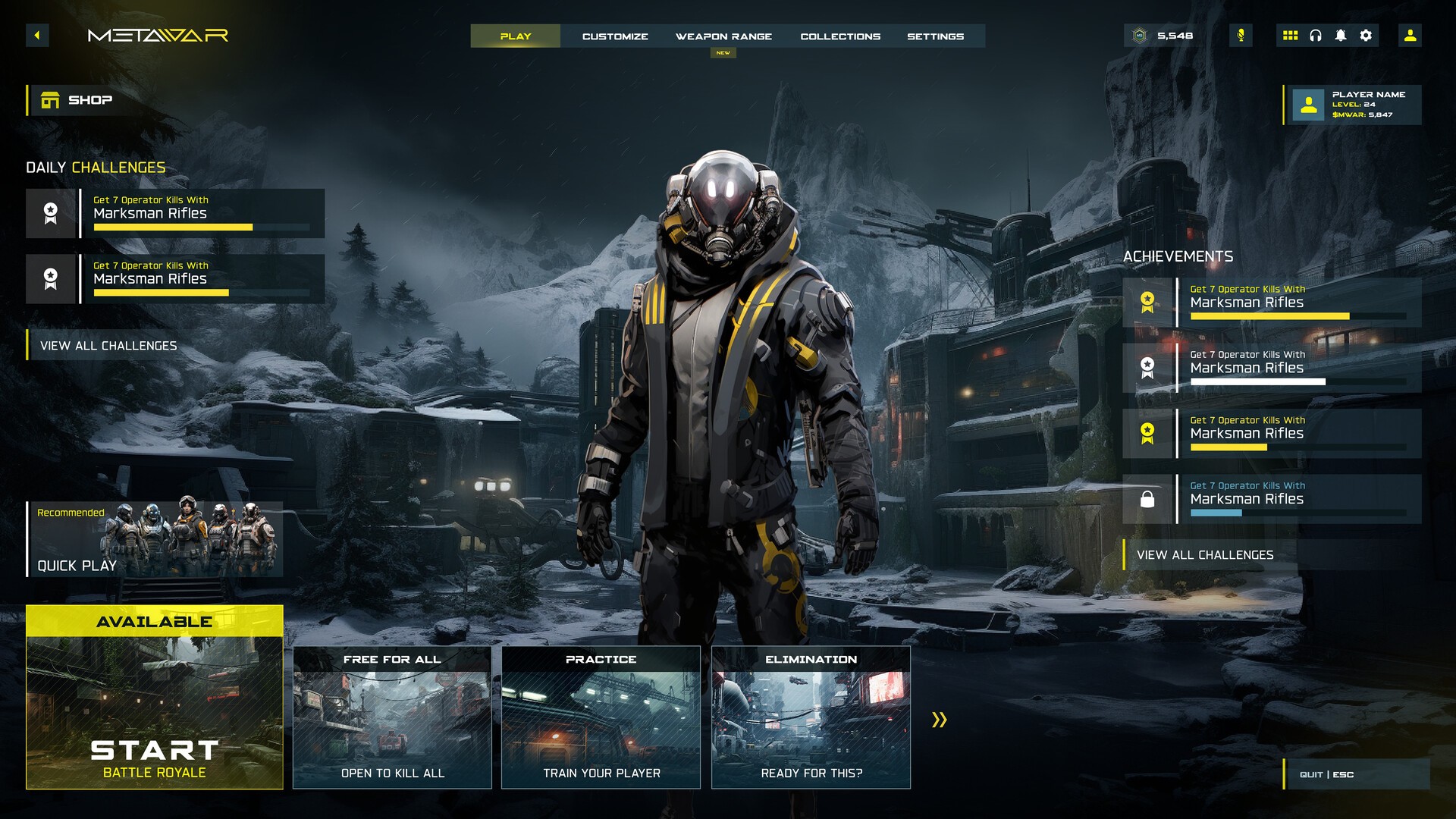This screenshot has height=819, width=1456.
Task: Open the headset audio settings icon
Action: point(1316,35)
